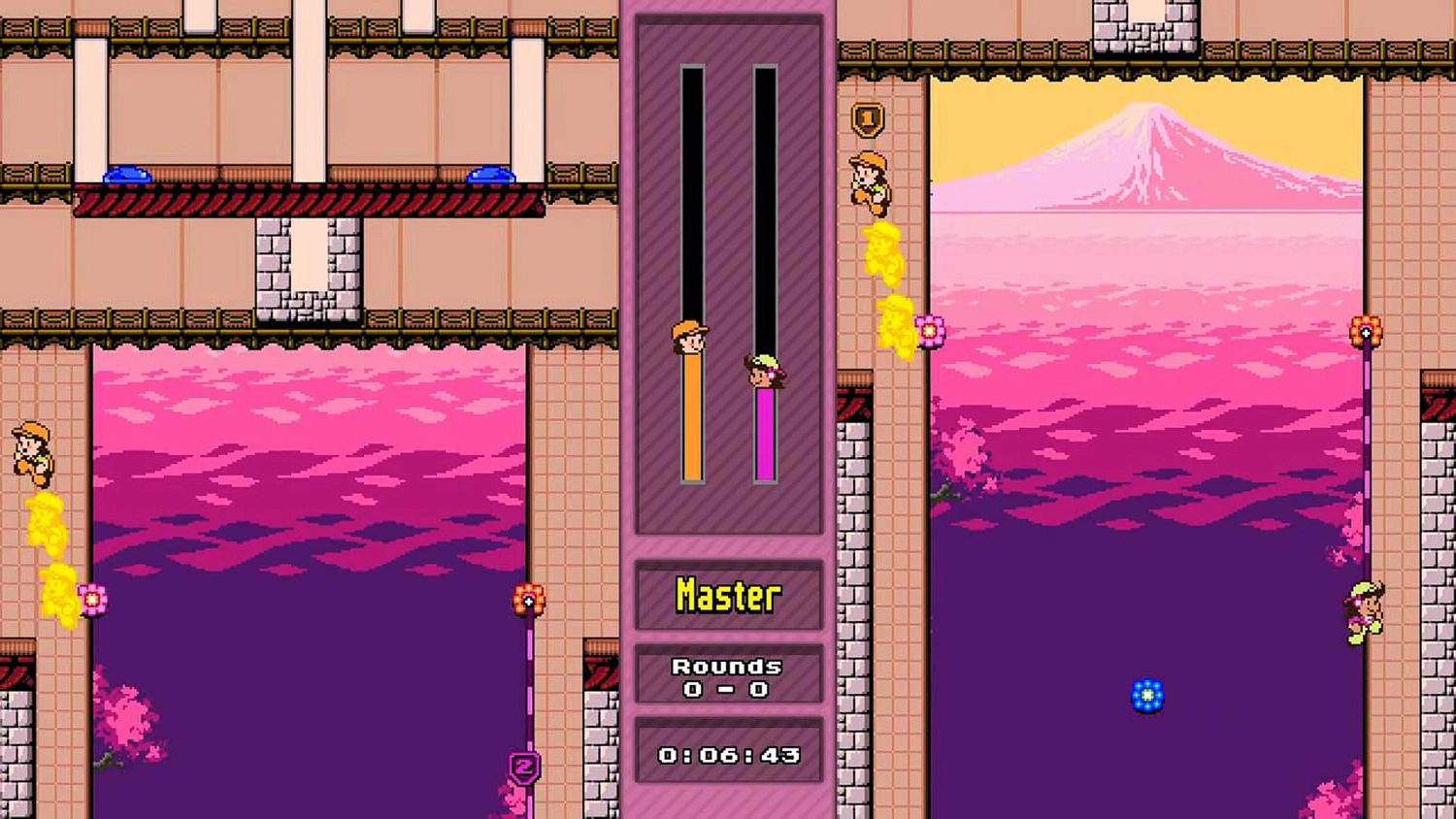The height and width of the screenshot is (819, 1456).
Task: Click the number 1 trophy shield badge
Action: 867,118
